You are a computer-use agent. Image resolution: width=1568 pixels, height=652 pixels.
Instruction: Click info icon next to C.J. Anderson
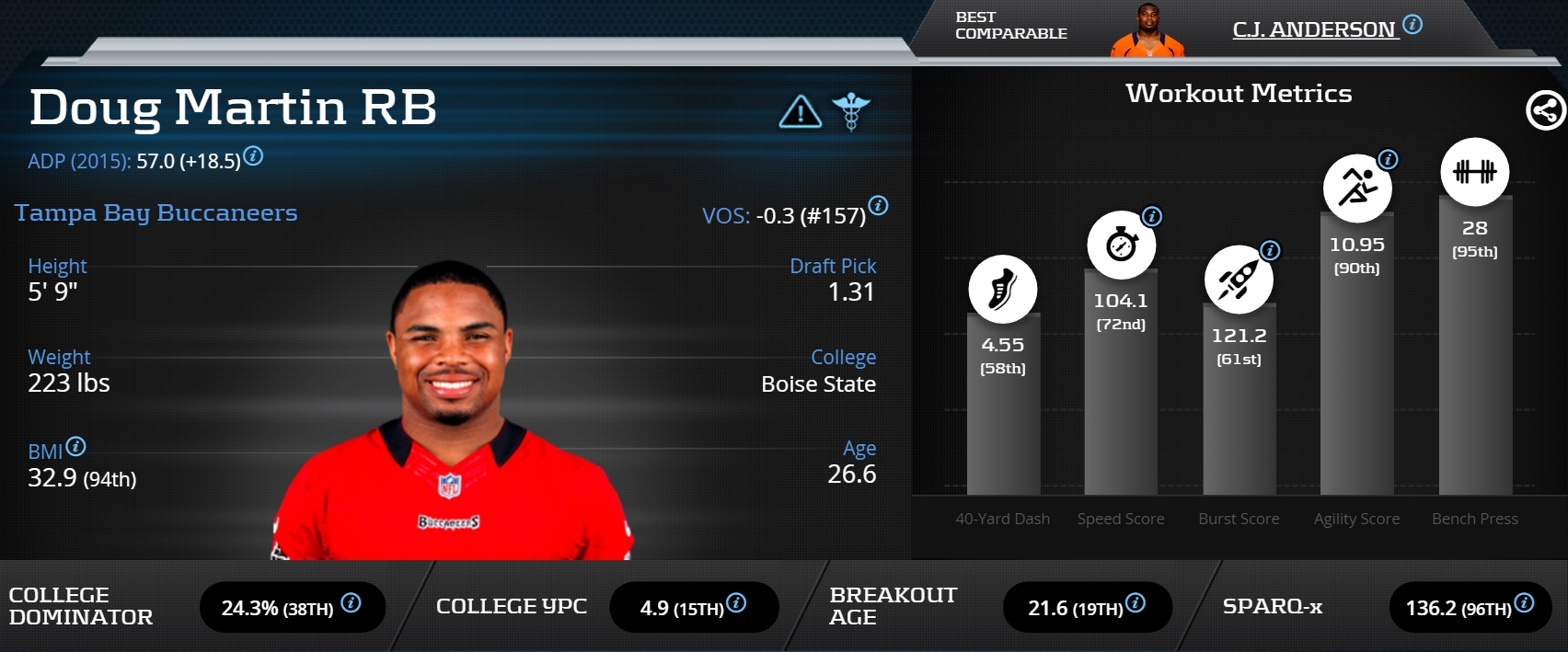(1412, 25)
